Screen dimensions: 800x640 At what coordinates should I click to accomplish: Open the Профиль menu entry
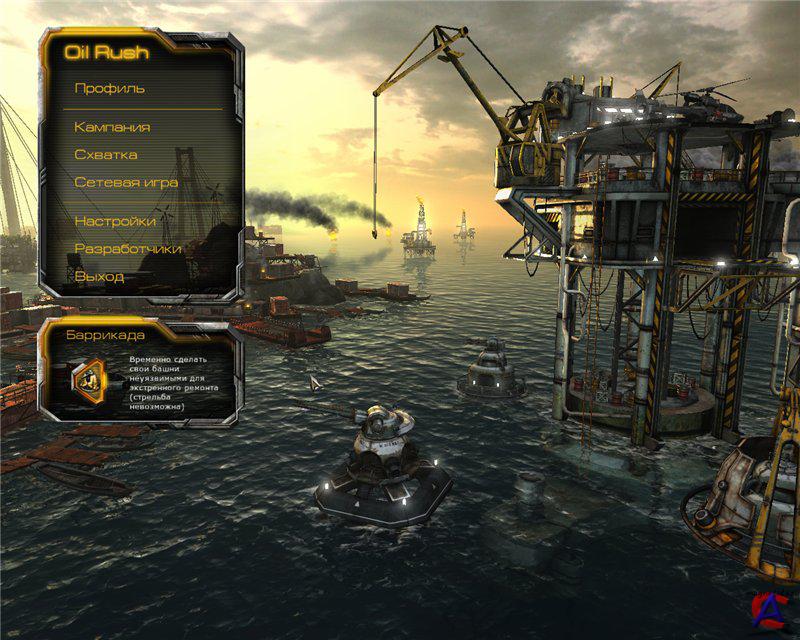[110, 88]
